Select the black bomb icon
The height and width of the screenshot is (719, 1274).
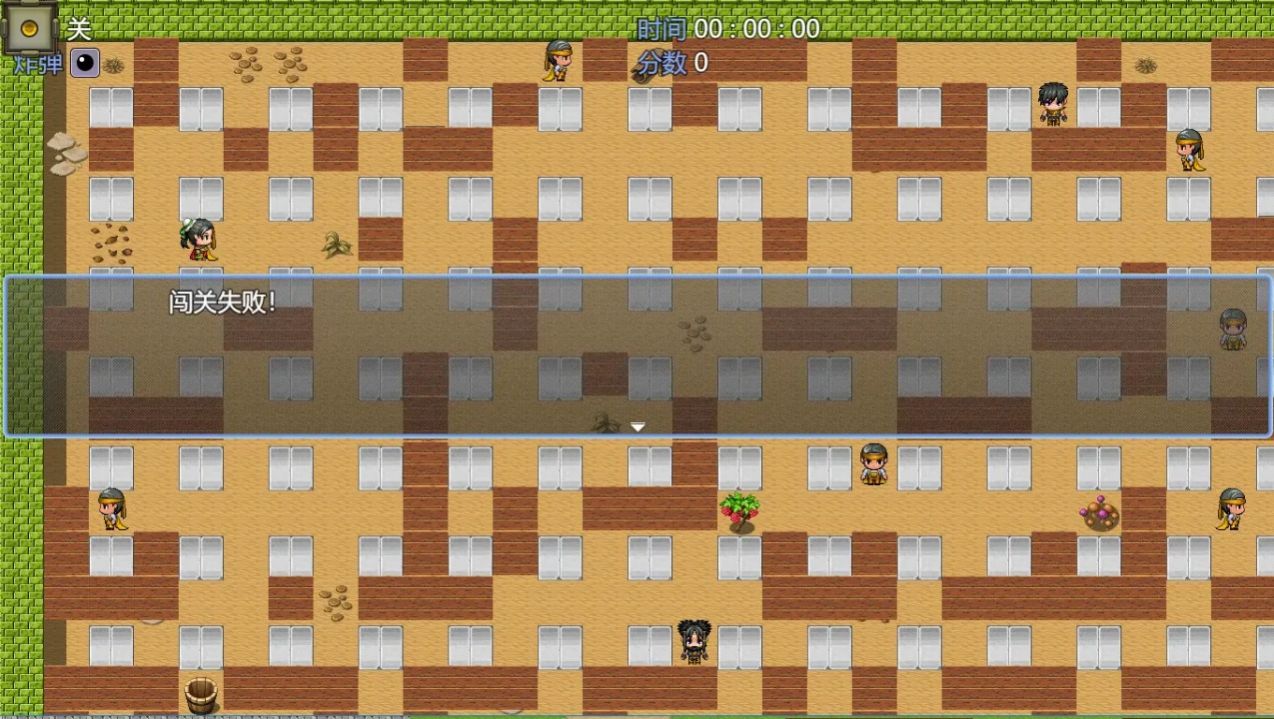point(85,63)
